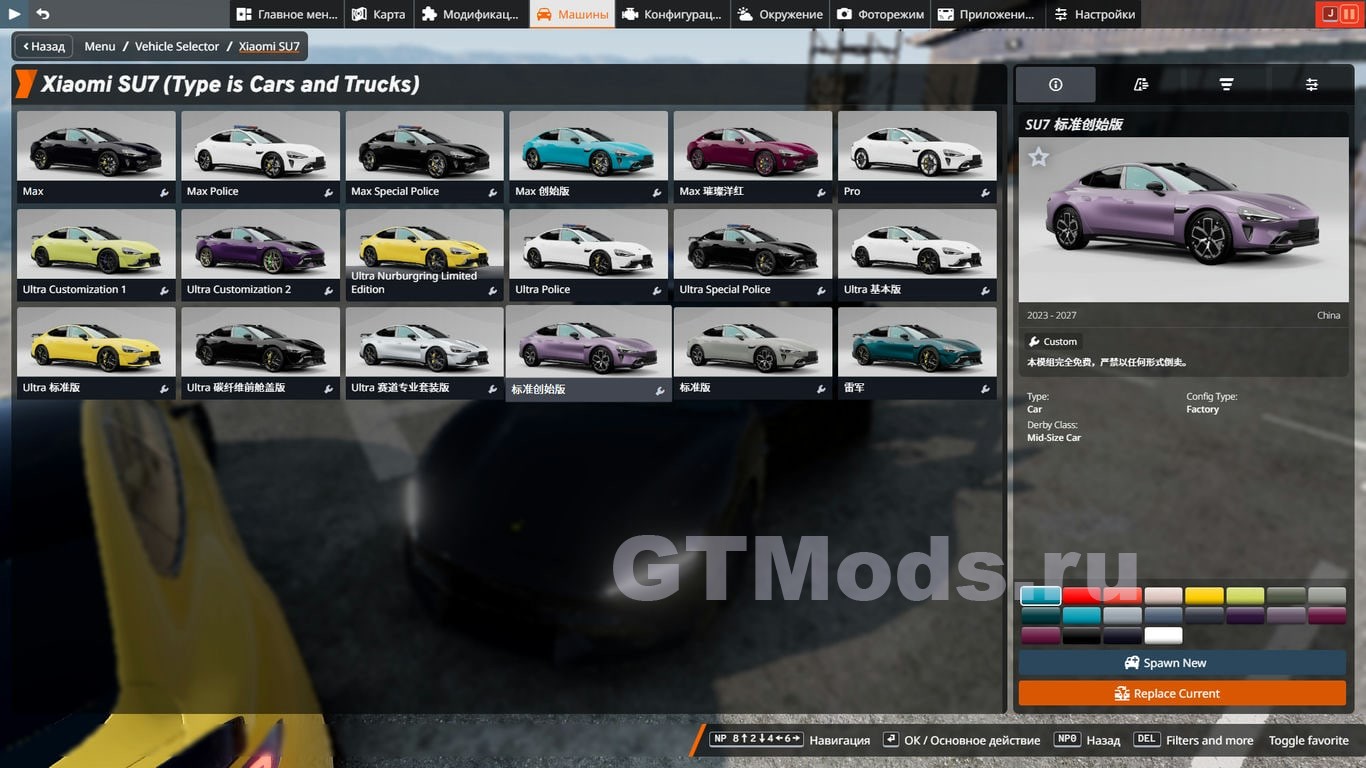Toggle the favorite star on preview
The image size is (1366, 768).
pyautogui.click(x=1039, y=157)
